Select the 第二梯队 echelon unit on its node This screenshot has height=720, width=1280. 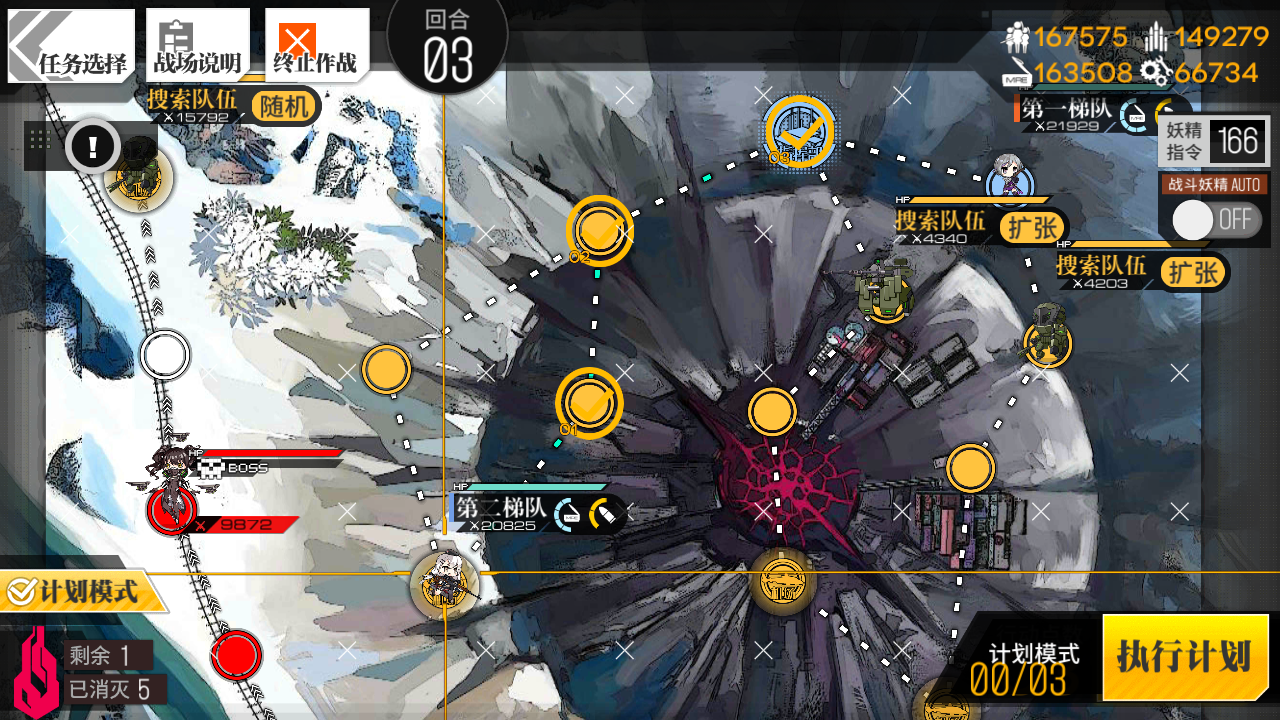(x=444, y=586)
